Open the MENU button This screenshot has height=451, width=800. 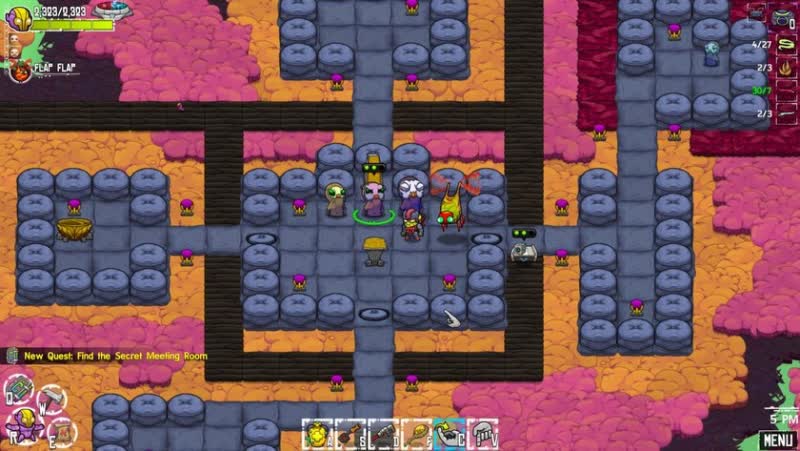pos(777,439)
